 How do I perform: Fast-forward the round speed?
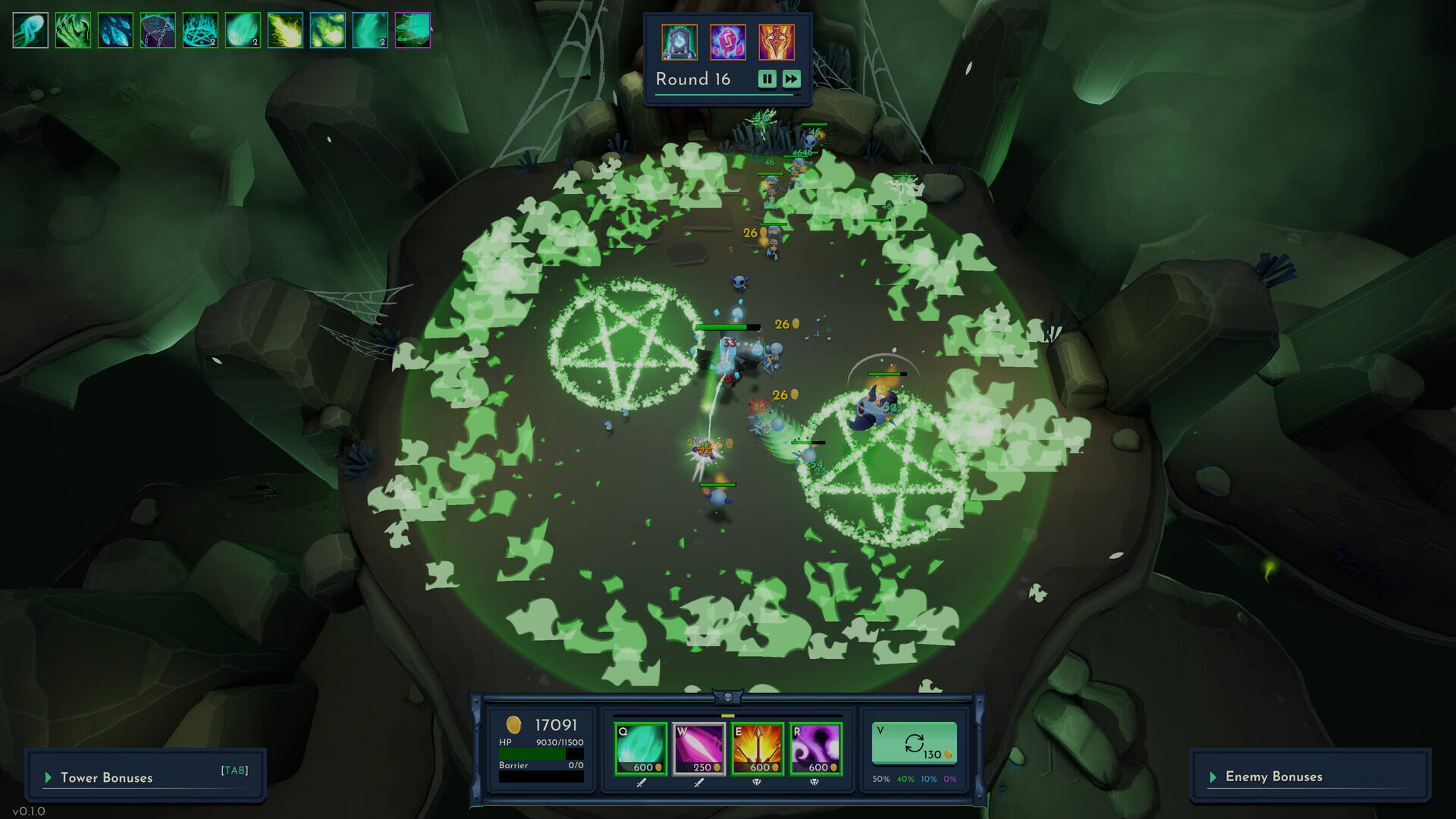[791, 79]
